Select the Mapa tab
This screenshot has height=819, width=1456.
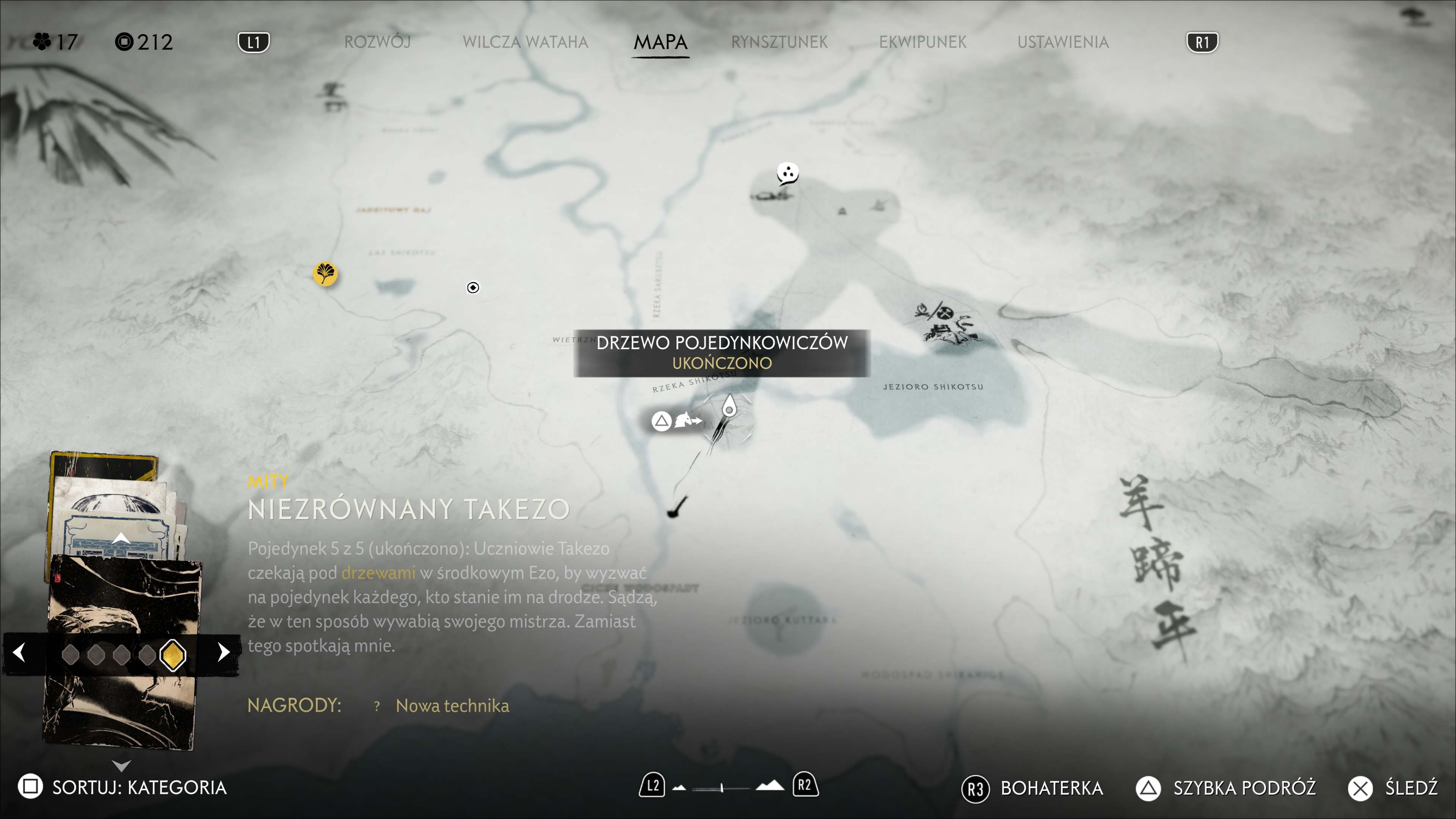click(x=660, y=42)
